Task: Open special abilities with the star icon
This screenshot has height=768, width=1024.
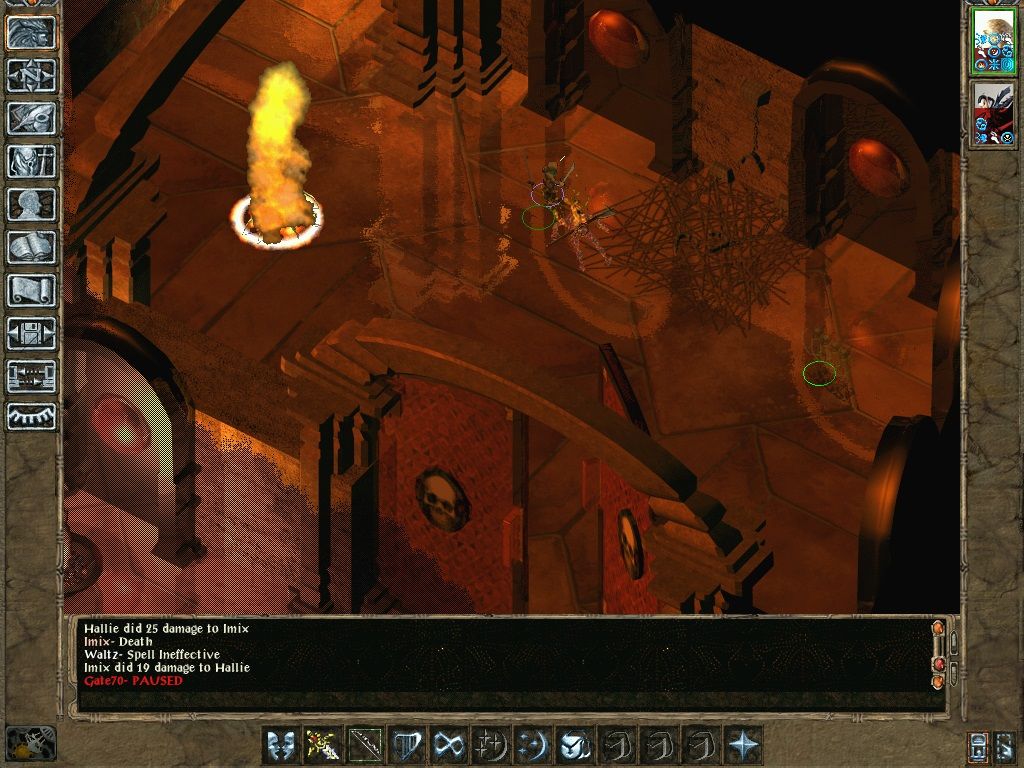Action: 743,745
